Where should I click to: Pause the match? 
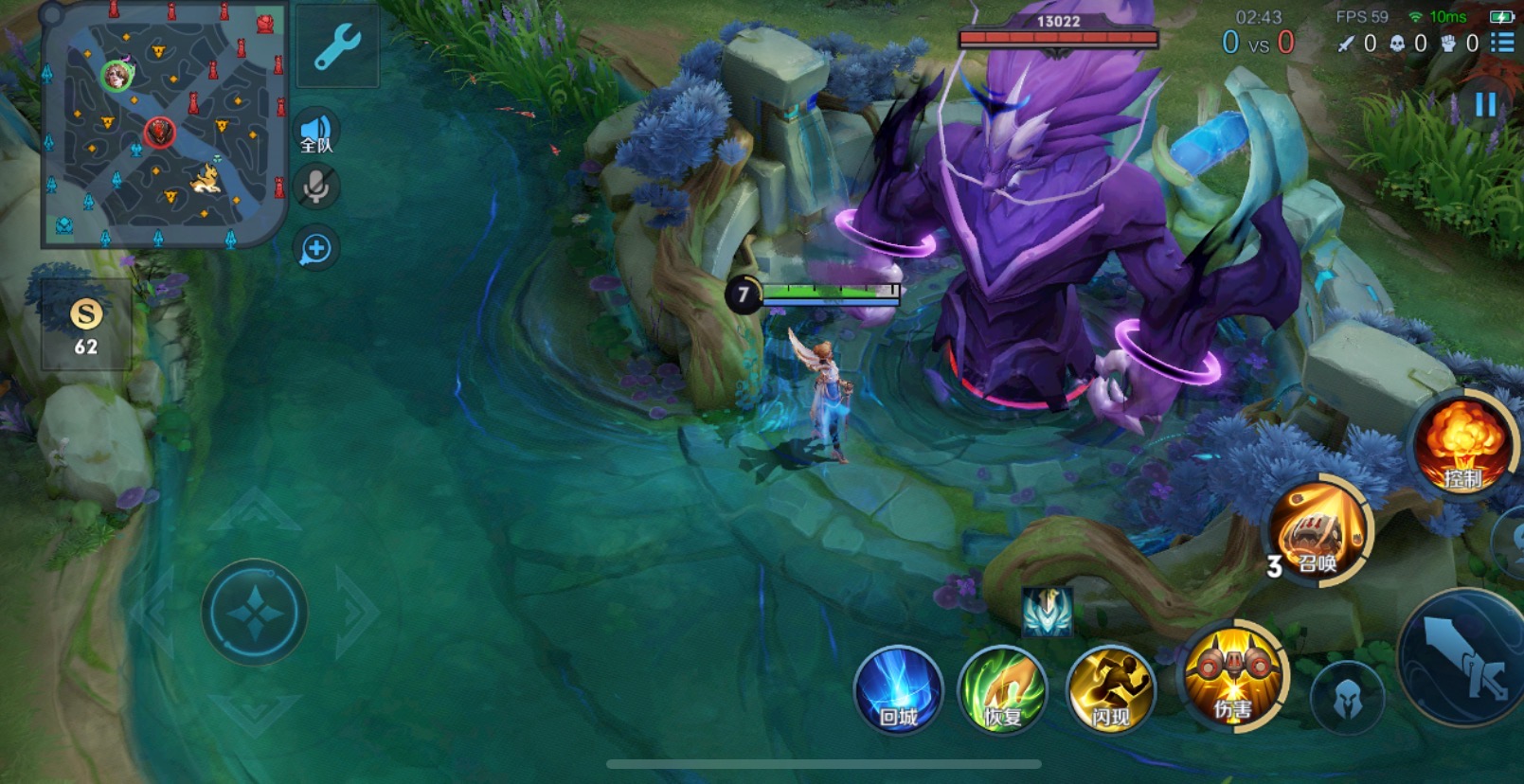point(1485,104)
